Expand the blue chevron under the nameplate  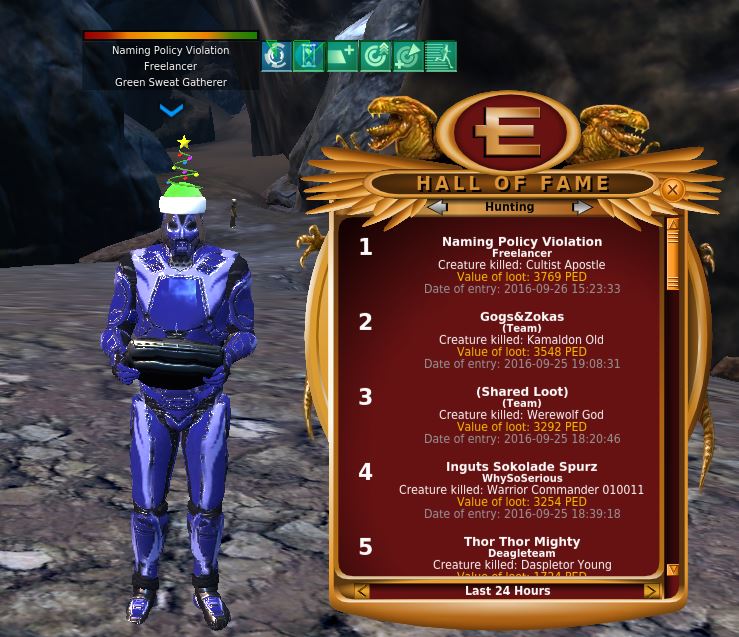pos(171,110)
